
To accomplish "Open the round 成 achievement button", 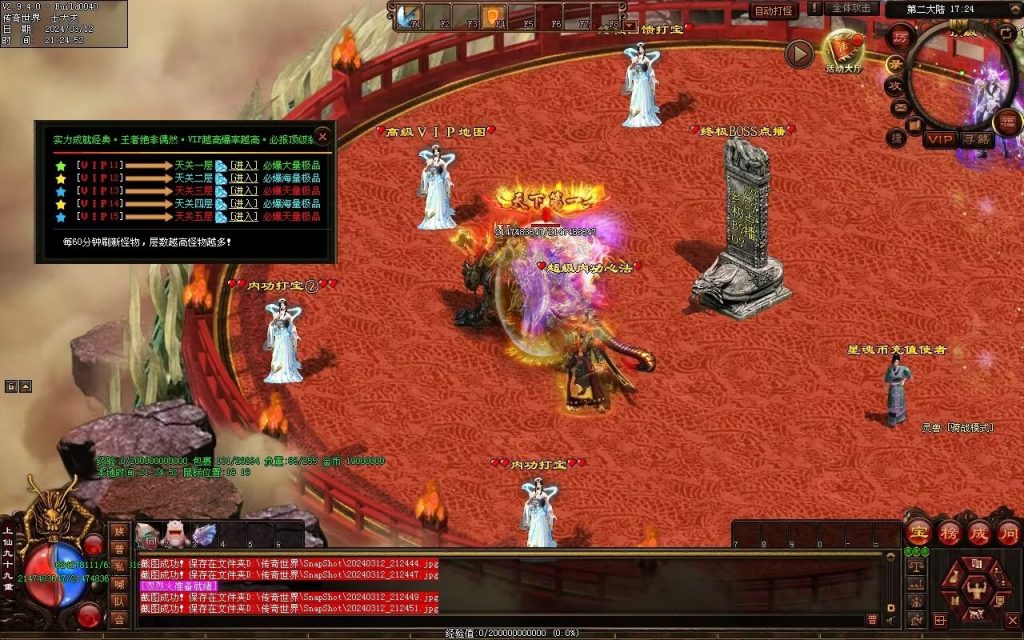I will (980, 532).
